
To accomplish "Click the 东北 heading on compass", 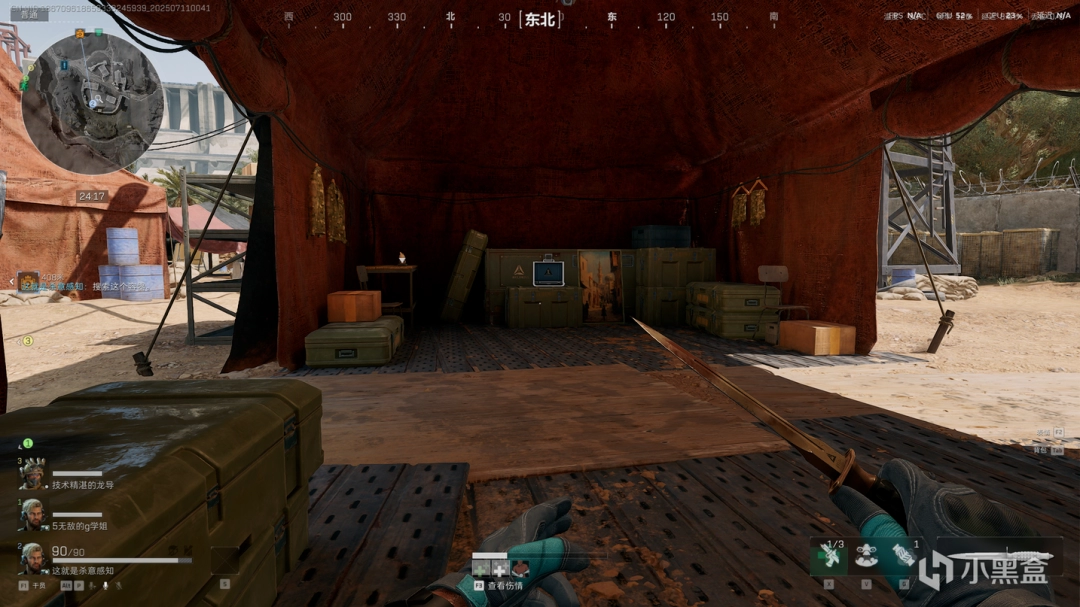I will 539,19.
